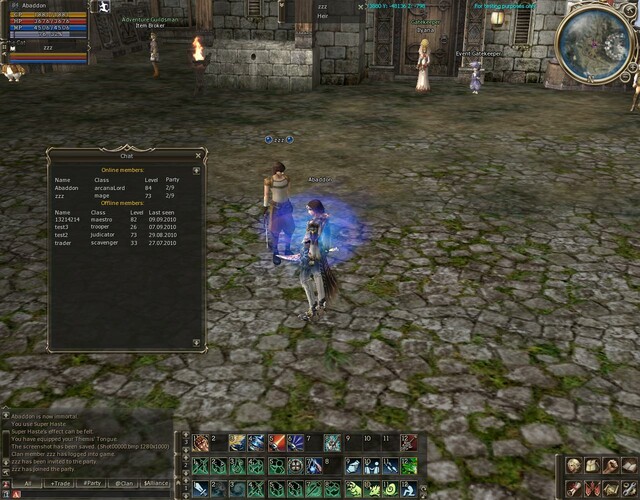Show the @Clan chat tab

[124, 483]
